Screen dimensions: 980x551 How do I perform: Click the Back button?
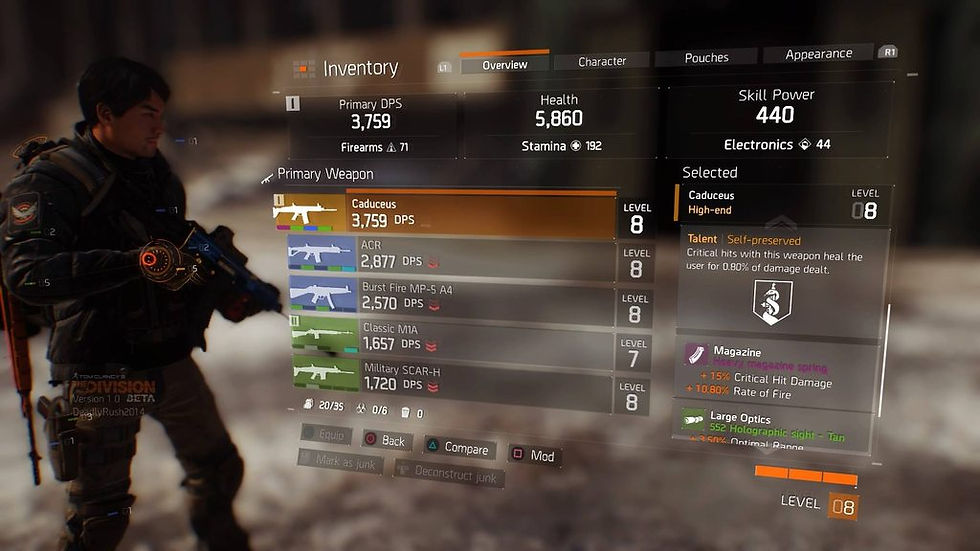(384, 441)
